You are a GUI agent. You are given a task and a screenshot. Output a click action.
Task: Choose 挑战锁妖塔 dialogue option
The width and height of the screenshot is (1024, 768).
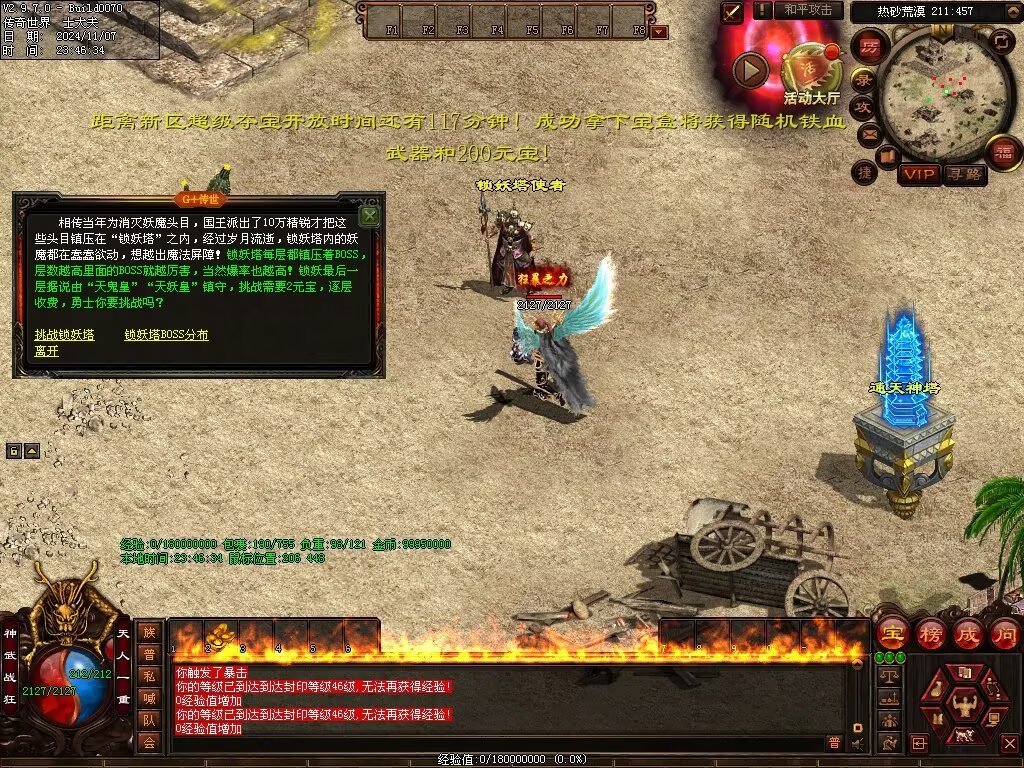point(64,335)
